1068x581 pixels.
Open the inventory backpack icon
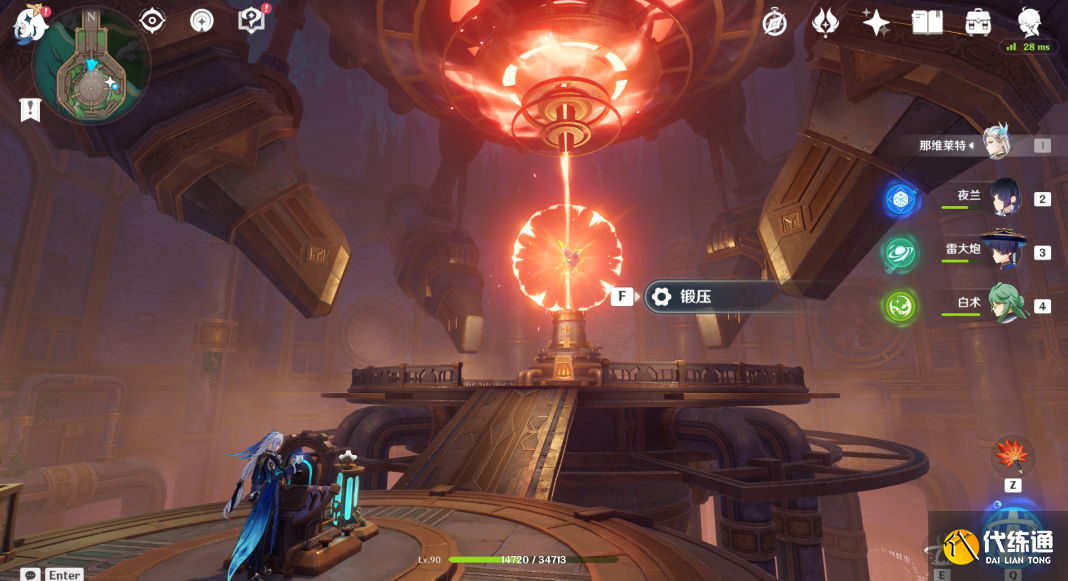978,23
